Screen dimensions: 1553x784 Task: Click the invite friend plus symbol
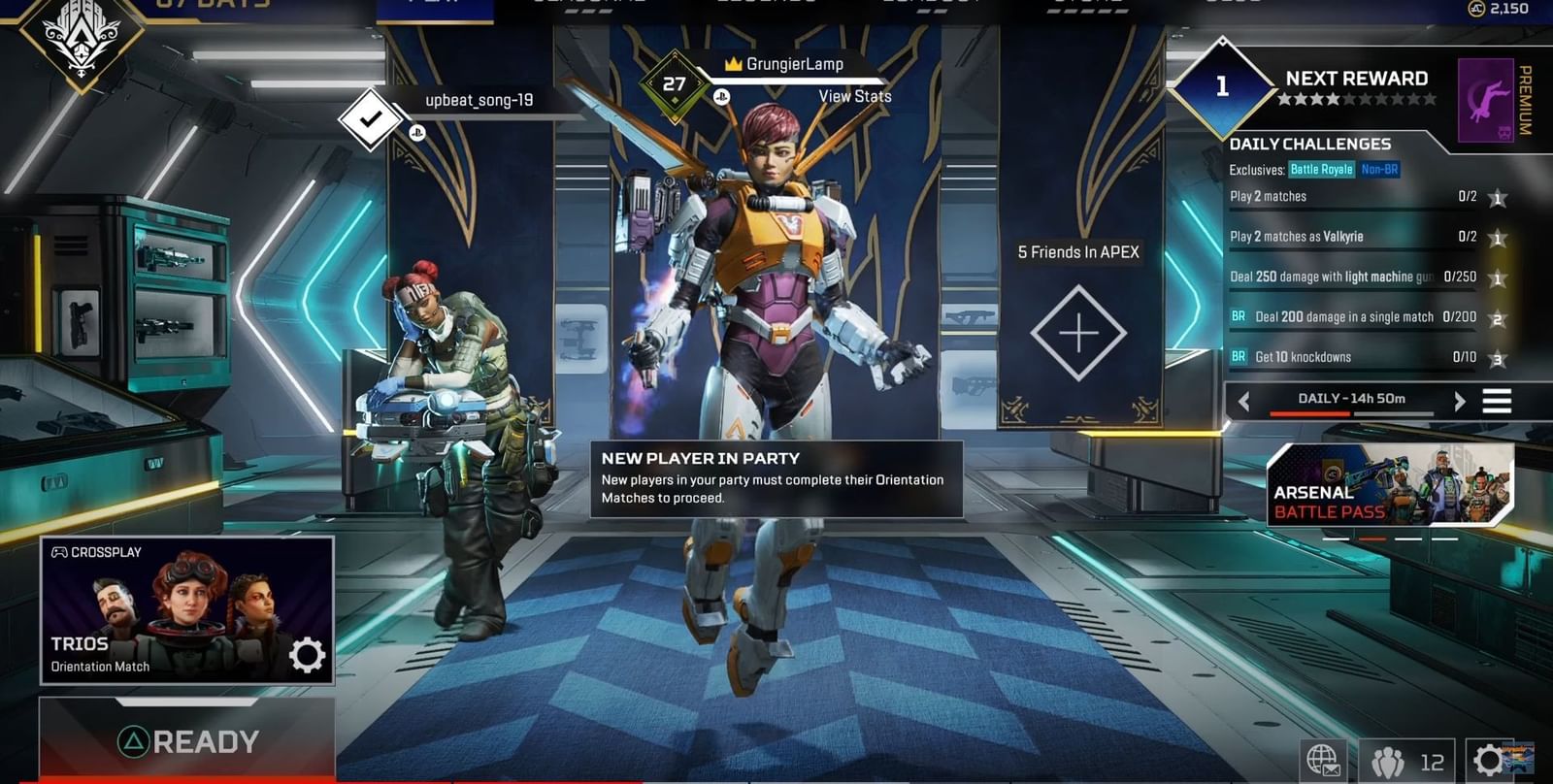[1077, 330]
